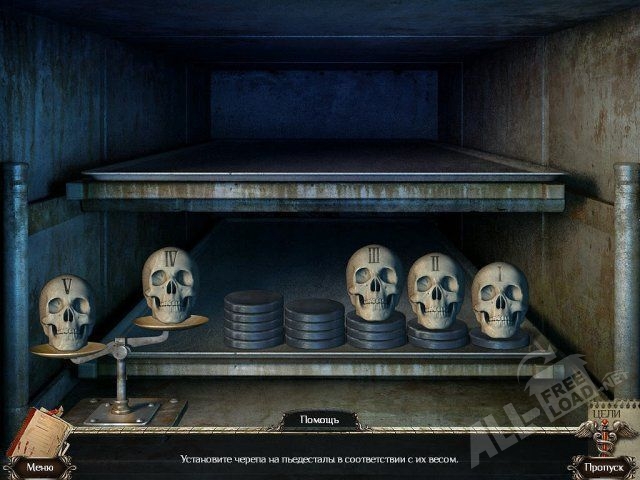640x480 pixels.
Task: Open the Меню button
Action: [x=40, y=466]
